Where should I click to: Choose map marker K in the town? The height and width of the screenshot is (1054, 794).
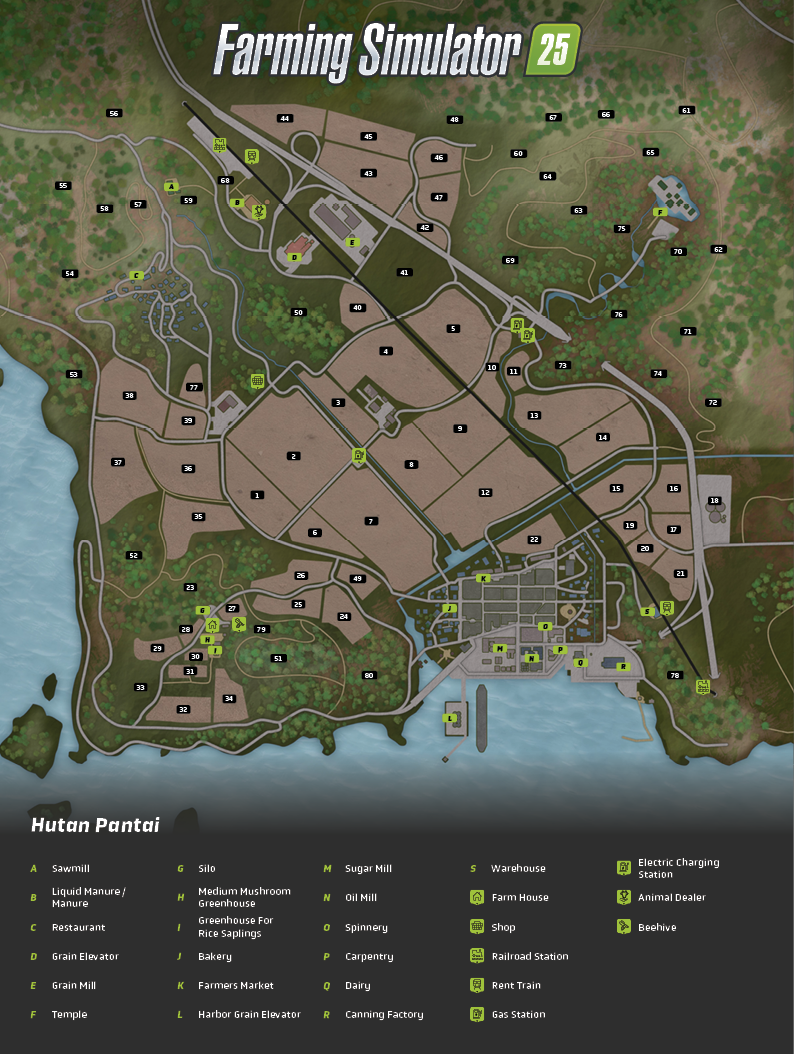(483, 578)
